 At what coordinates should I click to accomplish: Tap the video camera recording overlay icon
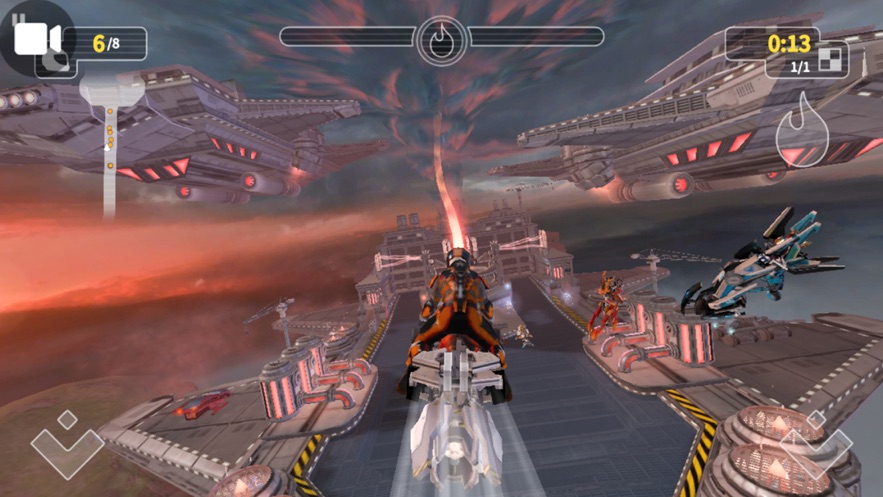tap(36, 38)
